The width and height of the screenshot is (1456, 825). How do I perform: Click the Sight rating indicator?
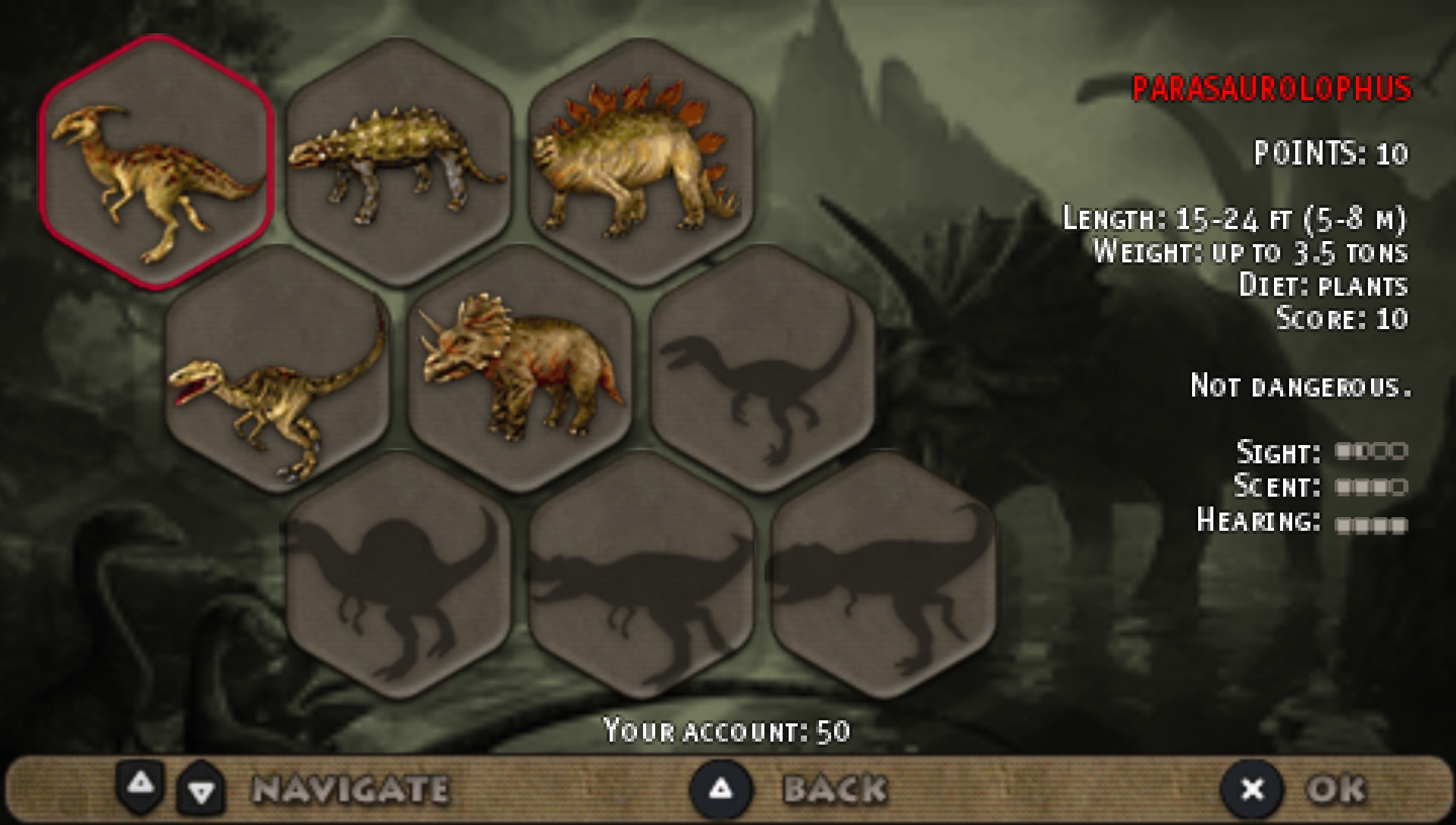1373,453
